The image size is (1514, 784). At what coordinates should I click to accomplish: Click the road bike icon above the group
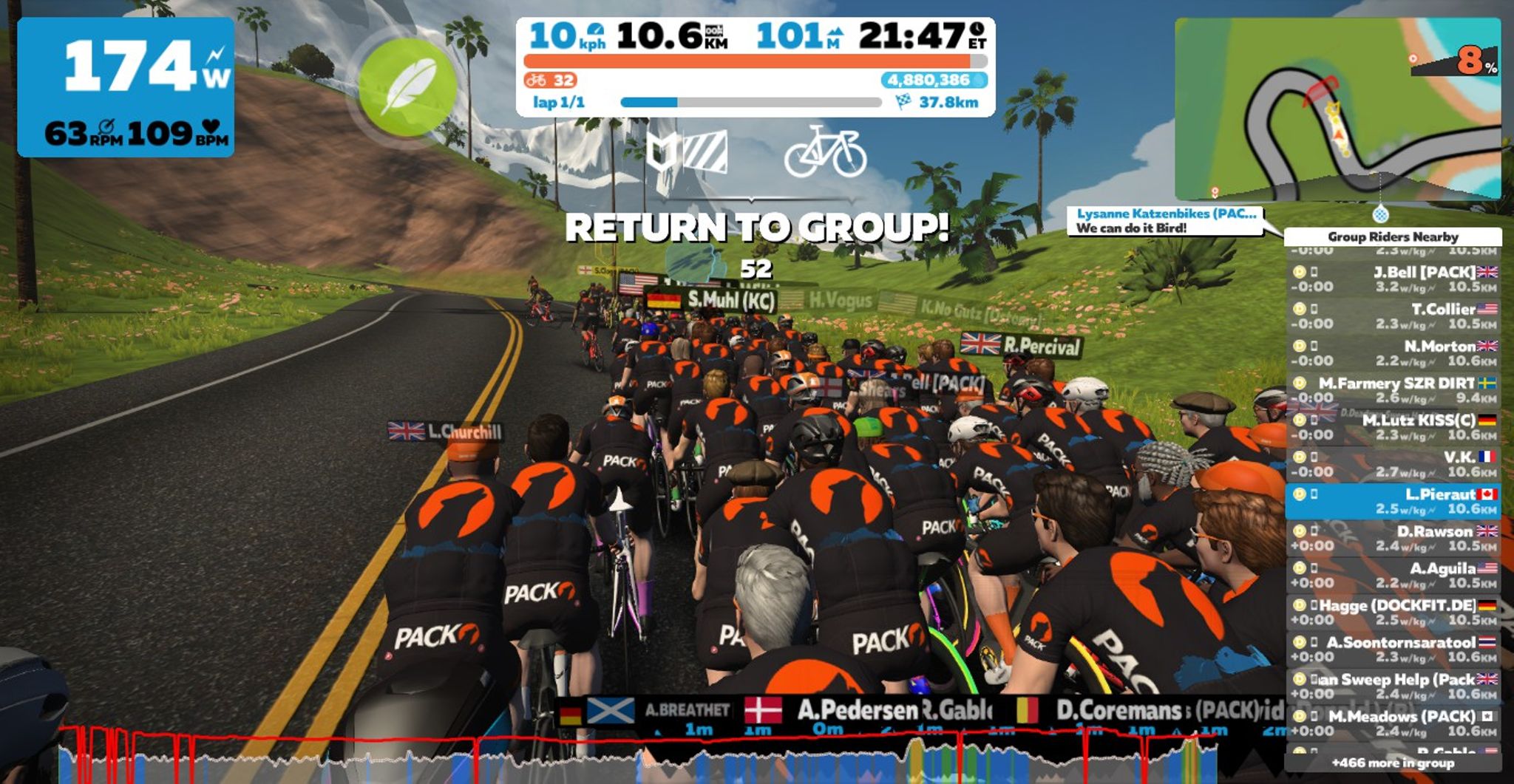(825, 151)
